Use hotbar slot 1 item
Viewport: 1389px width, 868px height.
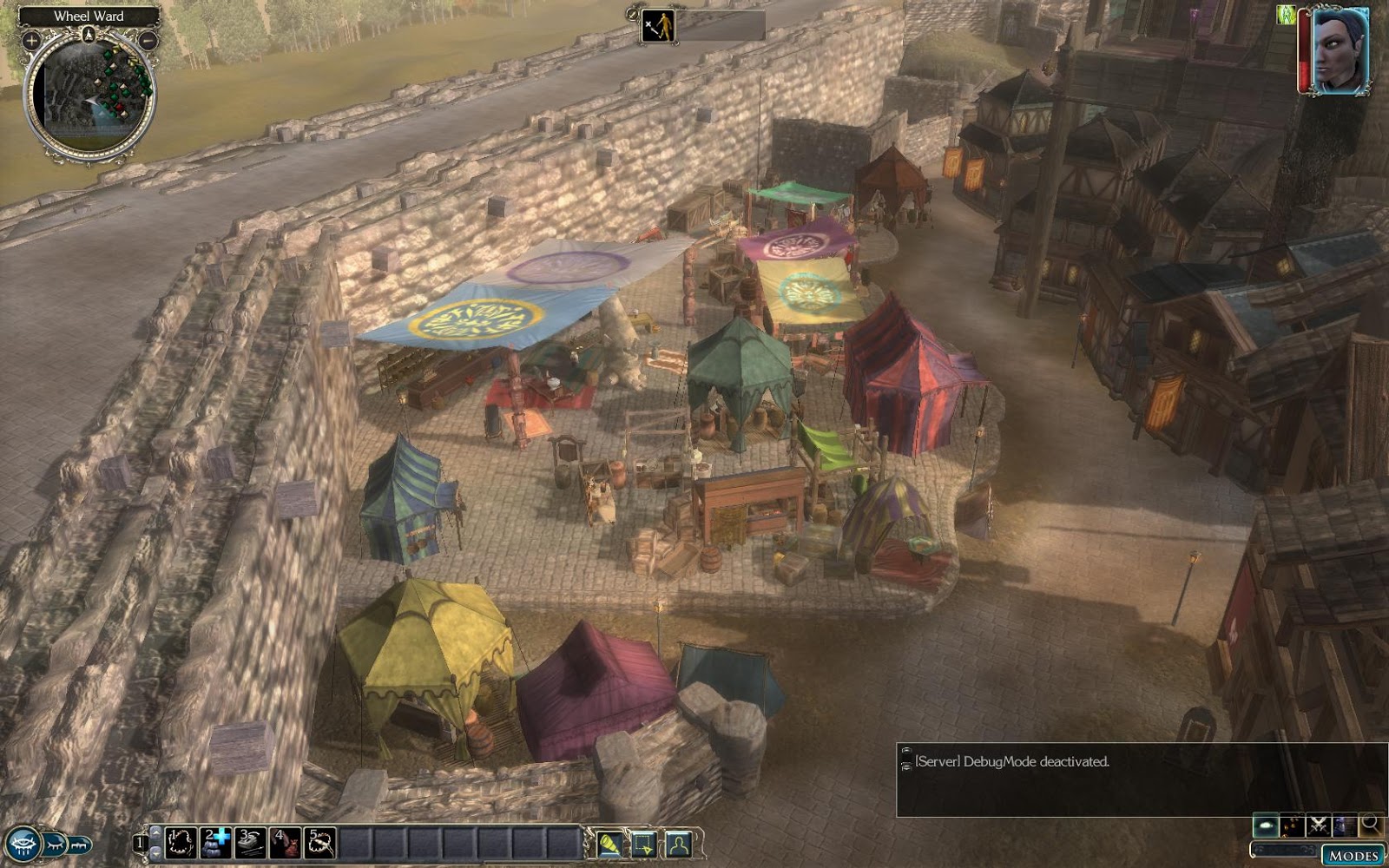pos(181,843)
